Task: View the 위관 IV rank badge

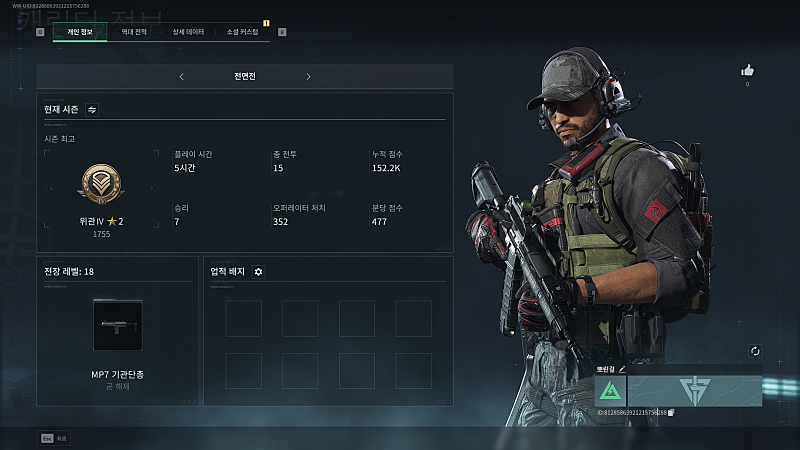Action: [x=100, y=183]
